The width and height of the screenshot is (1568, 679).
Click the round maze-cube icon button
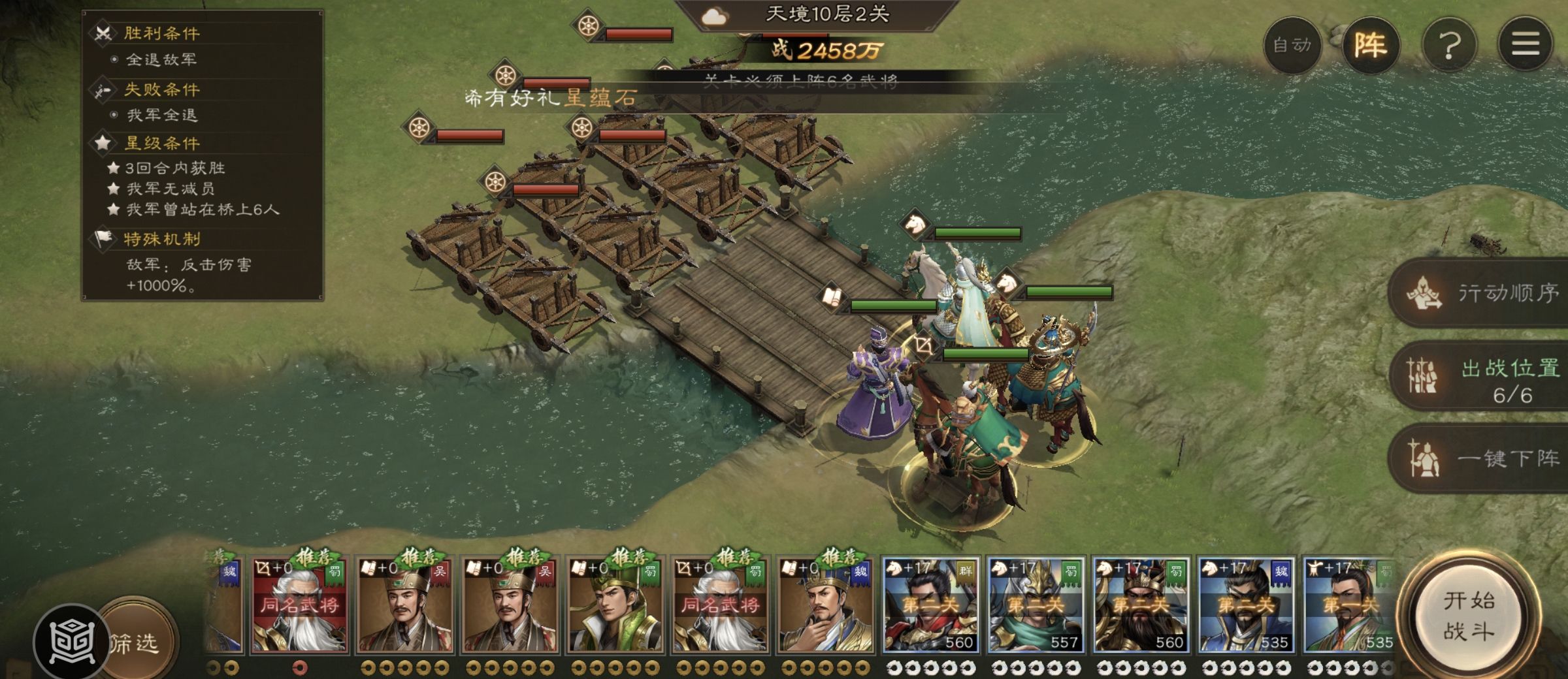pos(71,642)
